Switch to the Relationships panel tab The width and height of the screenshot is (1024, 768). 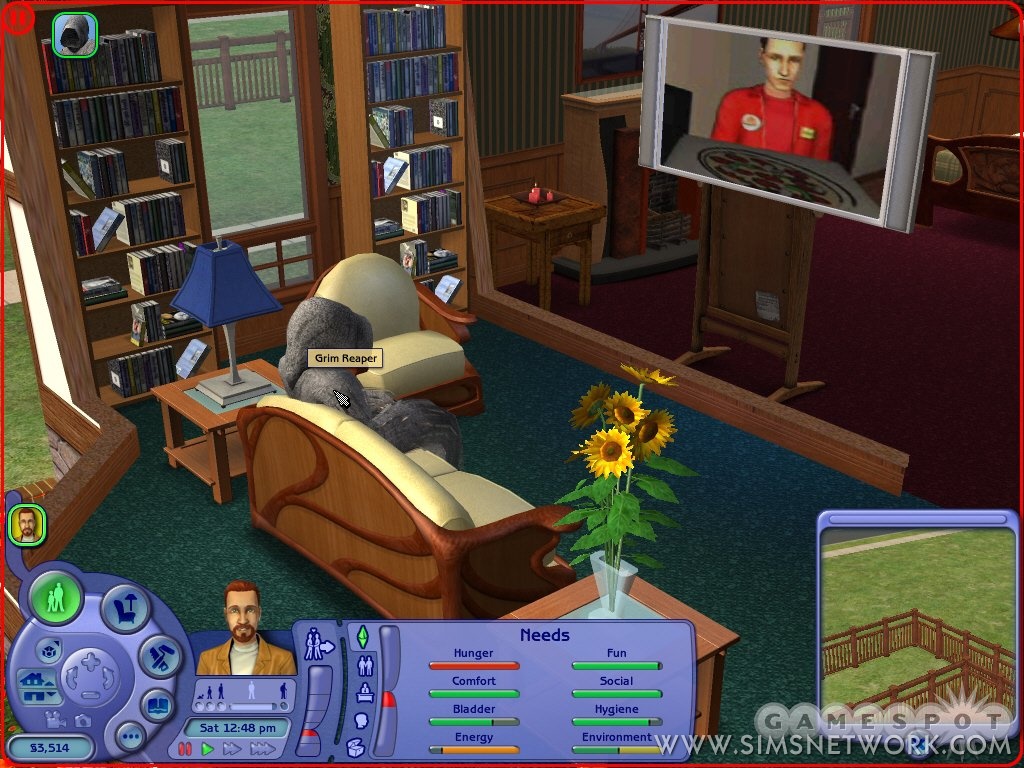pyautogui.click(x=366, y=664)
